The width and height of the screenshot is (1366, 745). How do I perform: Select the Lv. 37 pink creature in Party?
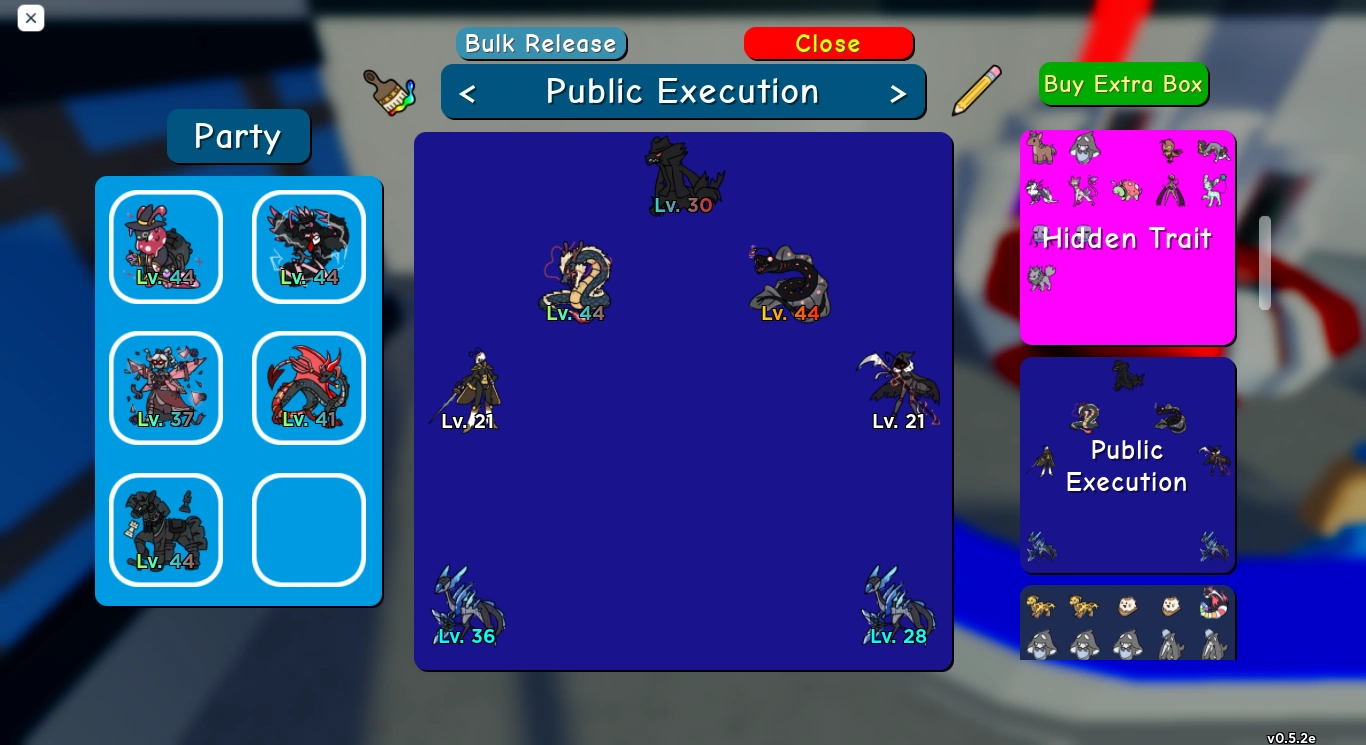pyautogui.click(x=165, y=388)
